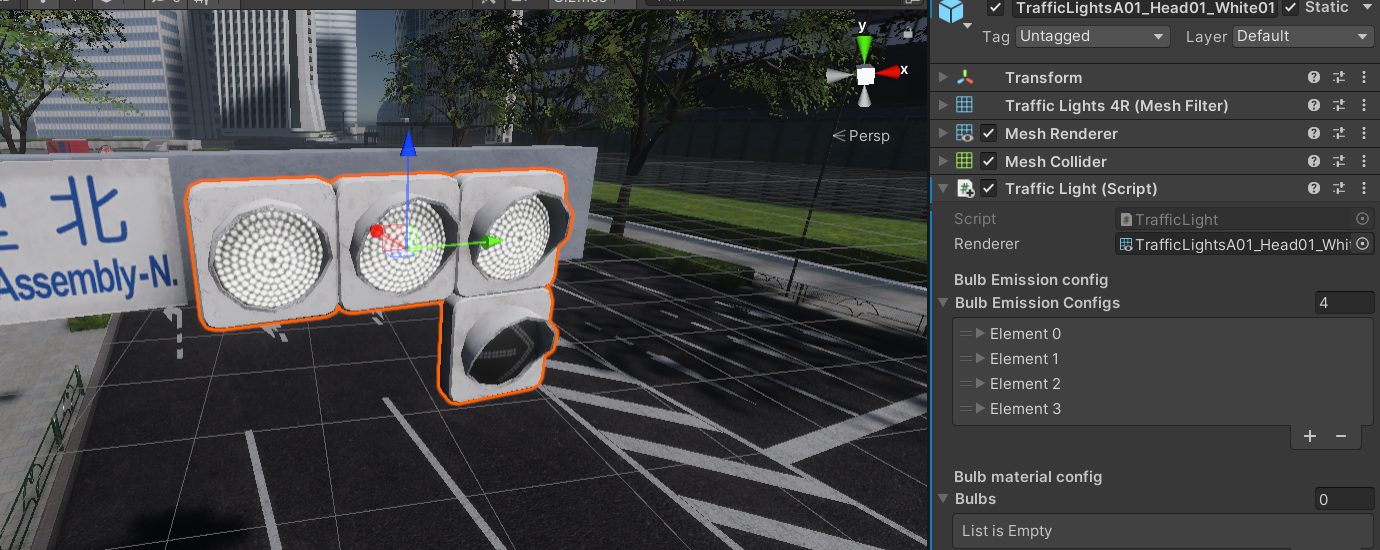Image resolution: width=1380 pixels, height=550 pixels.
Task: Toggle the Mesh Collider enabled checkbox
Action: tap(989, 161)
